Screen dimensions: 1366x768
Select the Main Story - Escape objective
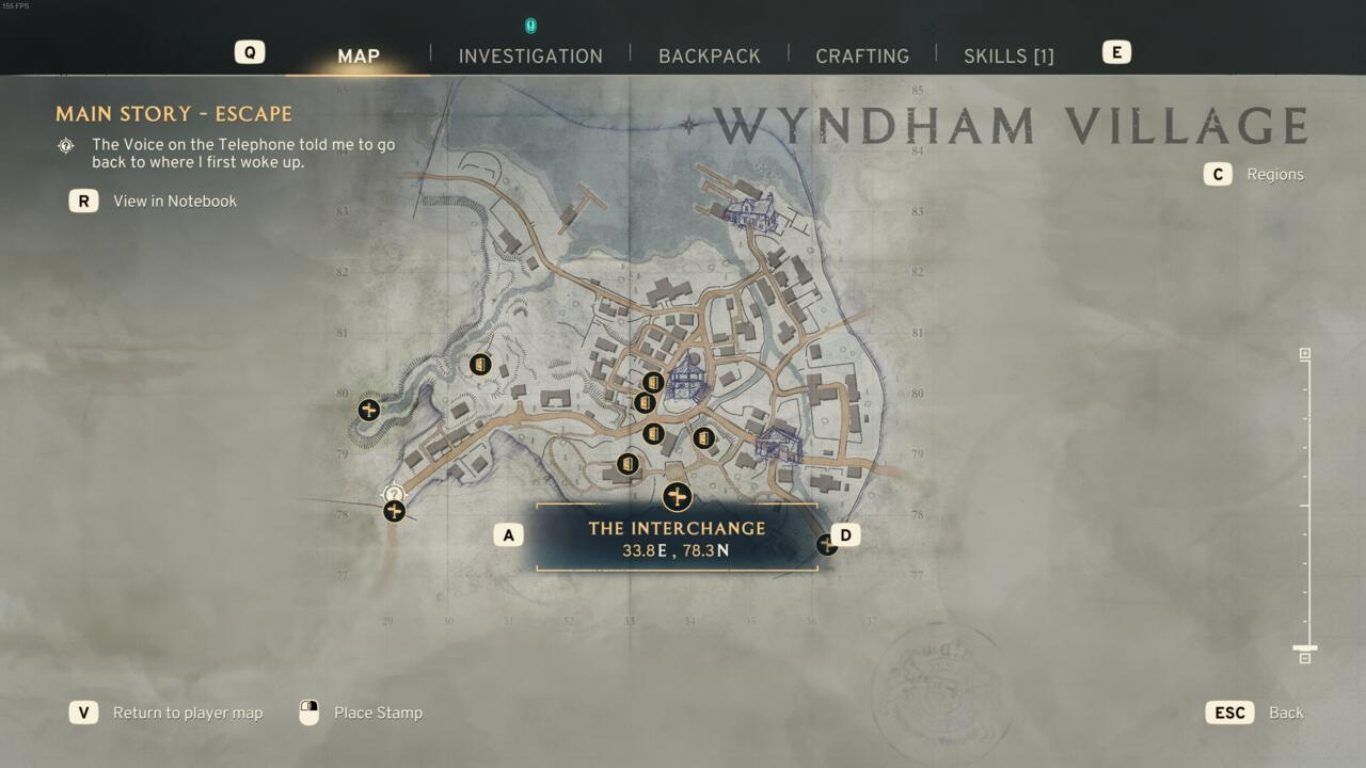(x=174, y=114)
